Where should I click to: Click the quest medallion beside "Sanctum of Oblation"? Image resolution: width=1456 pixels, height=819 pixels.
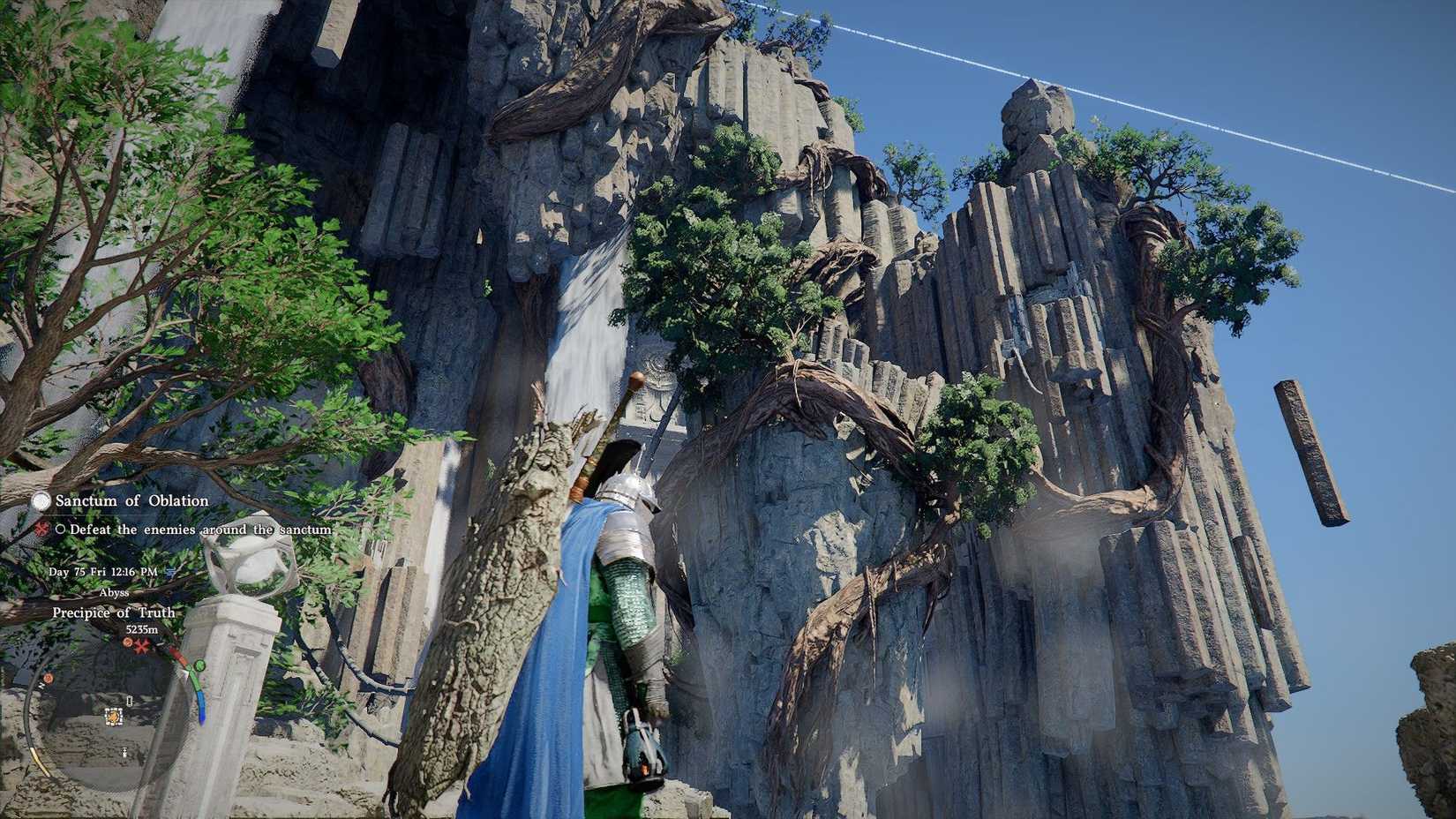pyautogui.click(x=42, y=501)
